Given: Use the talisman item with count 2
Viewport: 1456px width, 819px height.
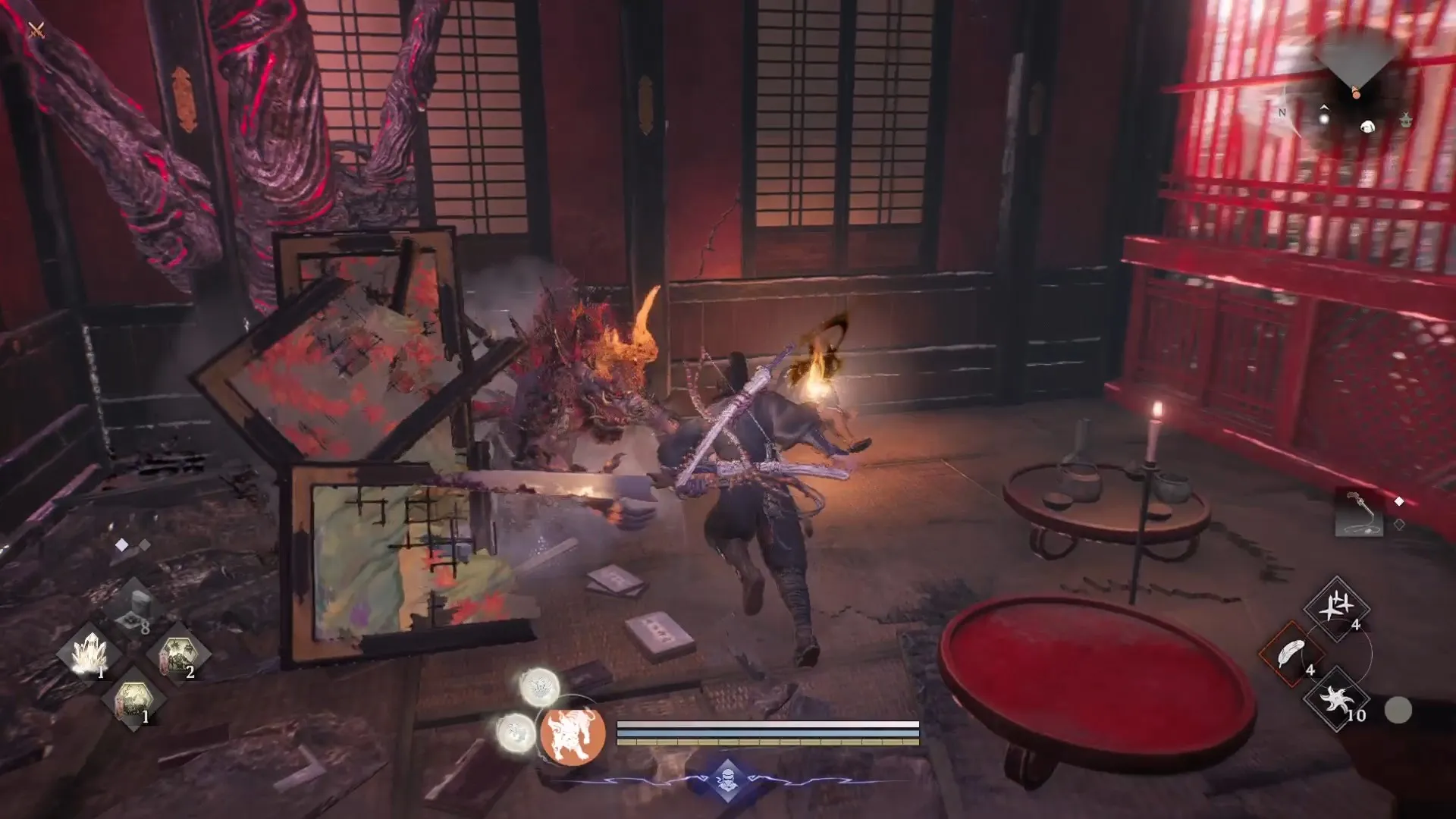Looking at the screenshot, I should click(177, 654).
